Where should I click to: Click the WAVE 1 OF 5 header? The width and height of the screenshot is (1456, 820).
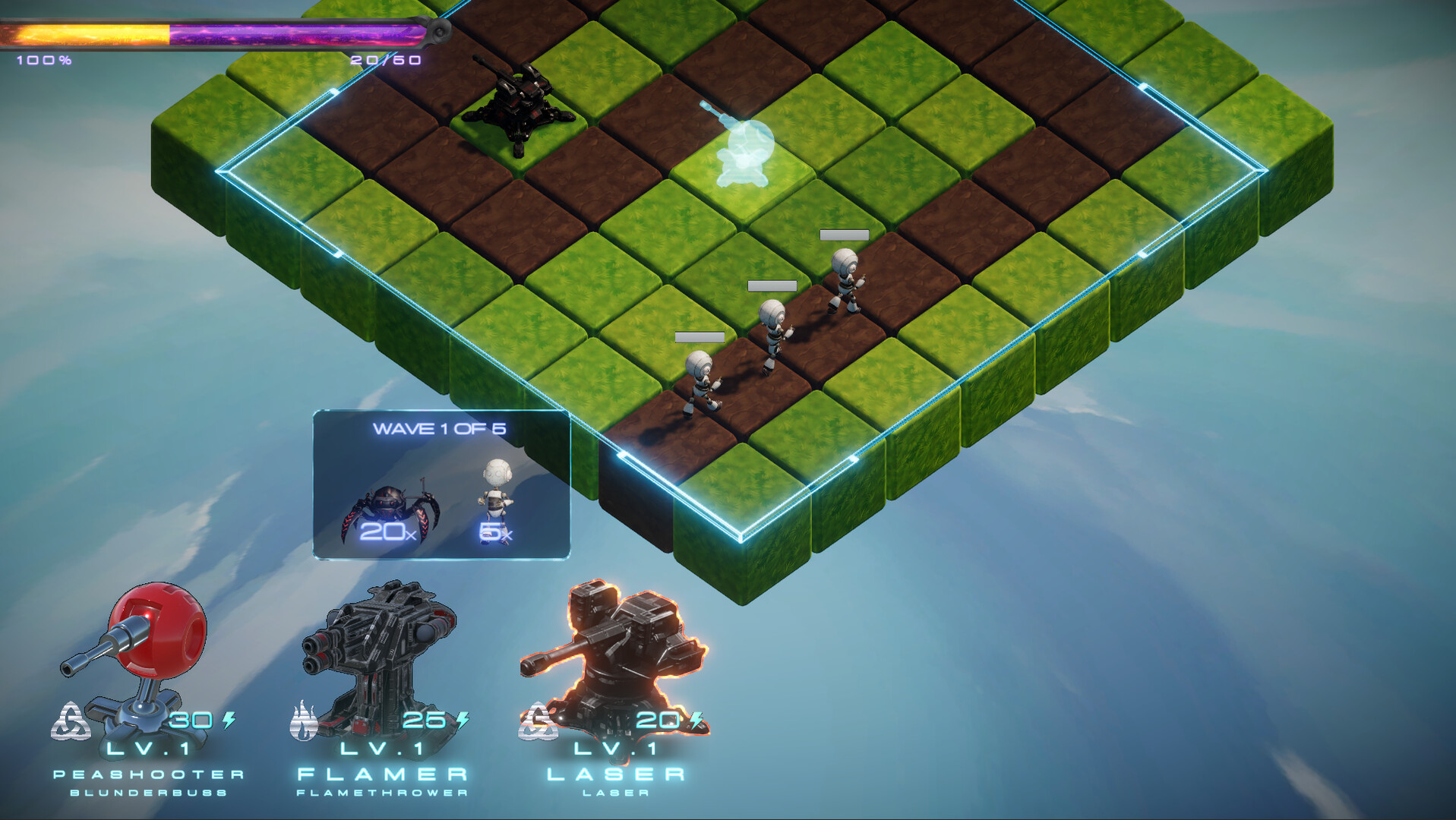(x=441, y=427)
